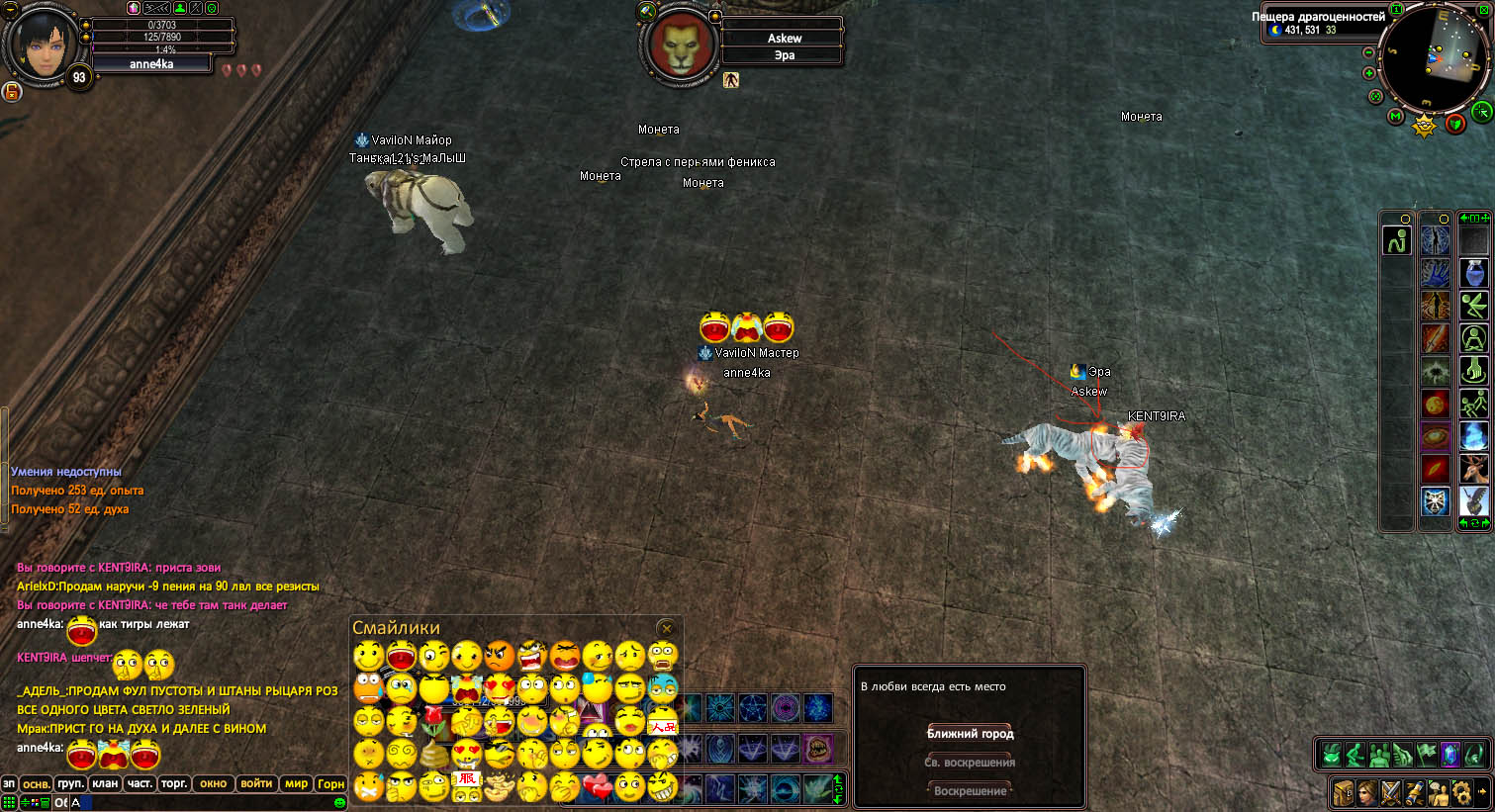Viewport: 1495px width, 812px height.
Task: Open the "клан" chat tab
Action: (105, 783)
